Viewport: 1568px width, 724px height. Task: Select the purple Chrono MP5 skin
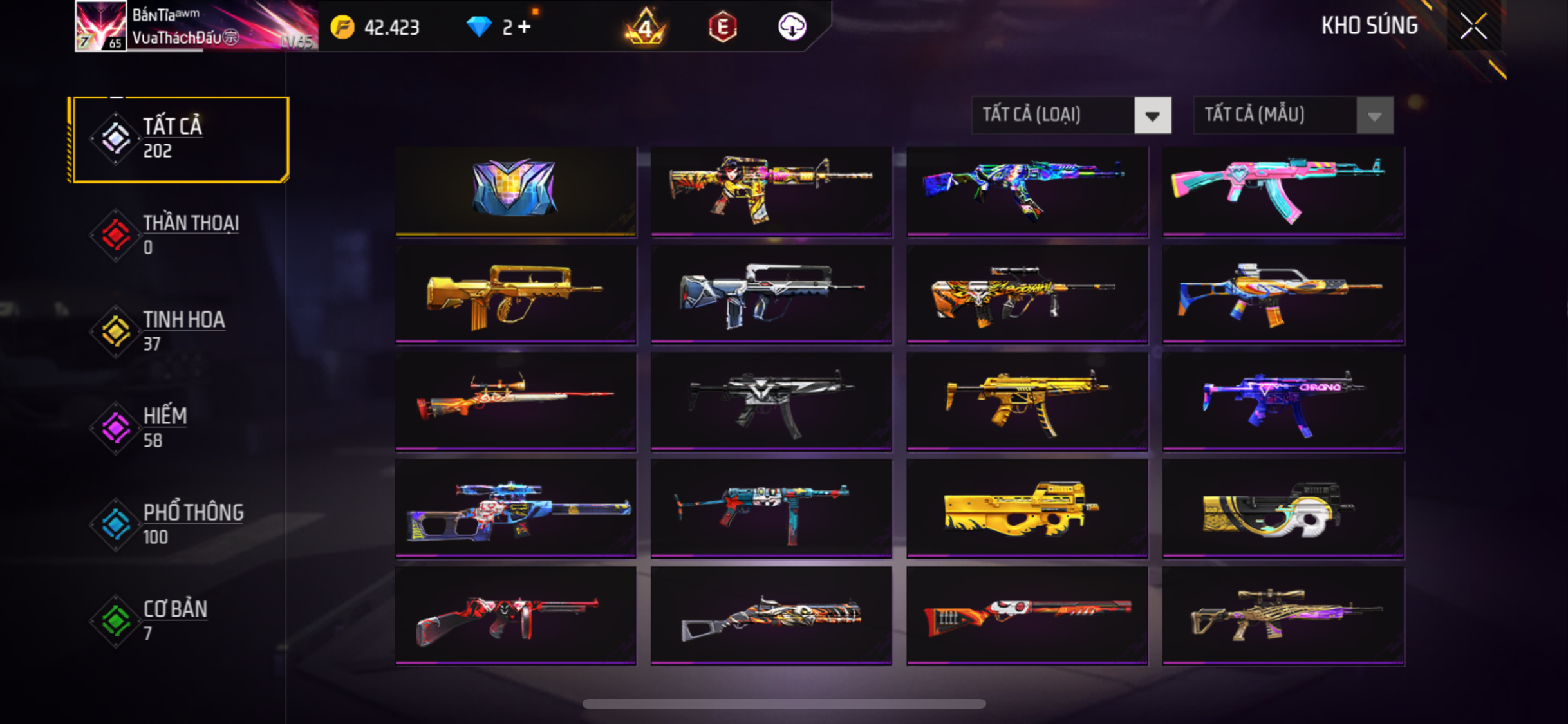[1283, 402]
